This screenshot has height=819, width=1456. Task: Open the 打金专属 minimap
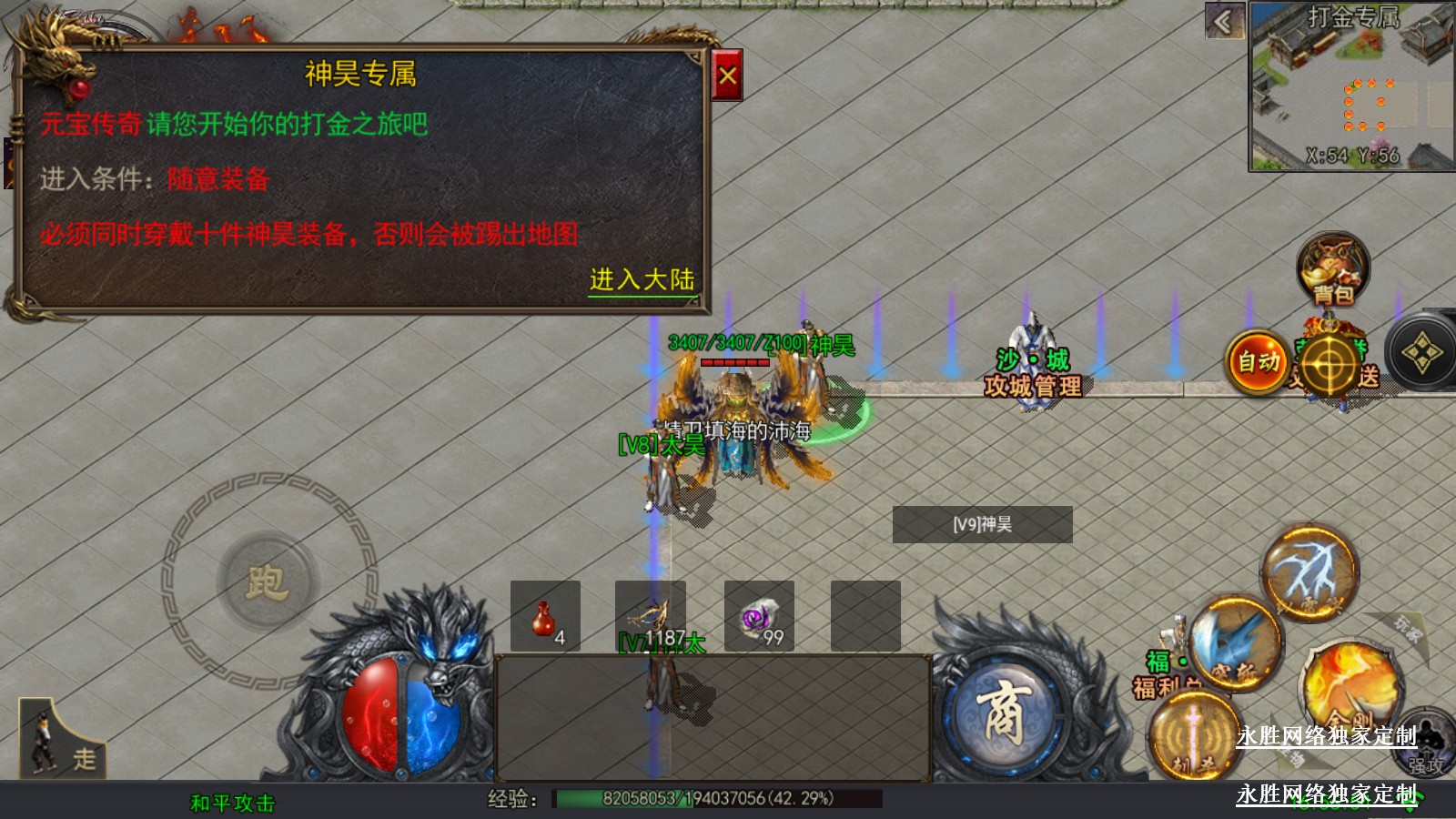[x=1351, y=86]
